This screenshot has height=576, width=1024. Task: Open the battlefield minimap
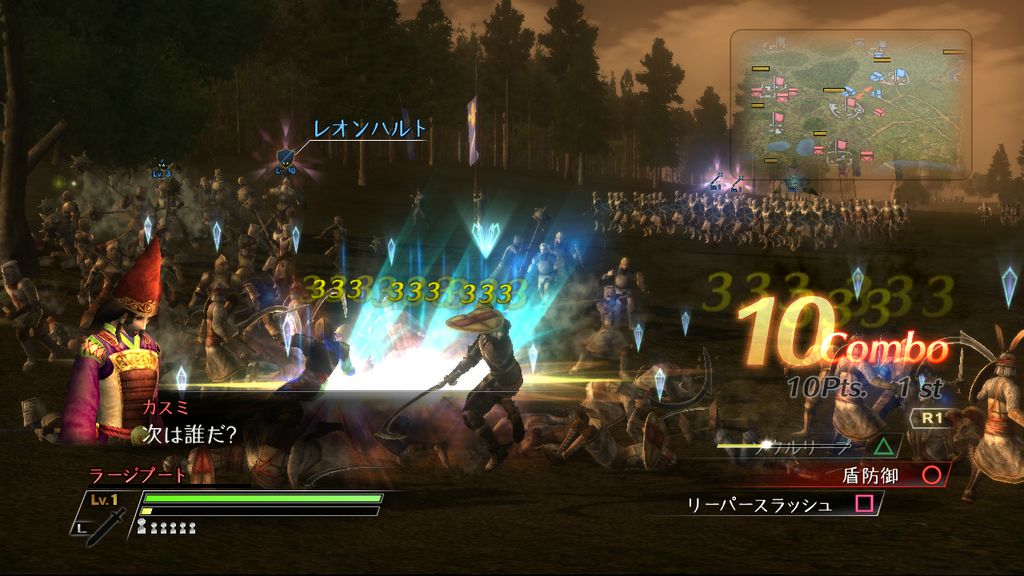coord(850,104)
